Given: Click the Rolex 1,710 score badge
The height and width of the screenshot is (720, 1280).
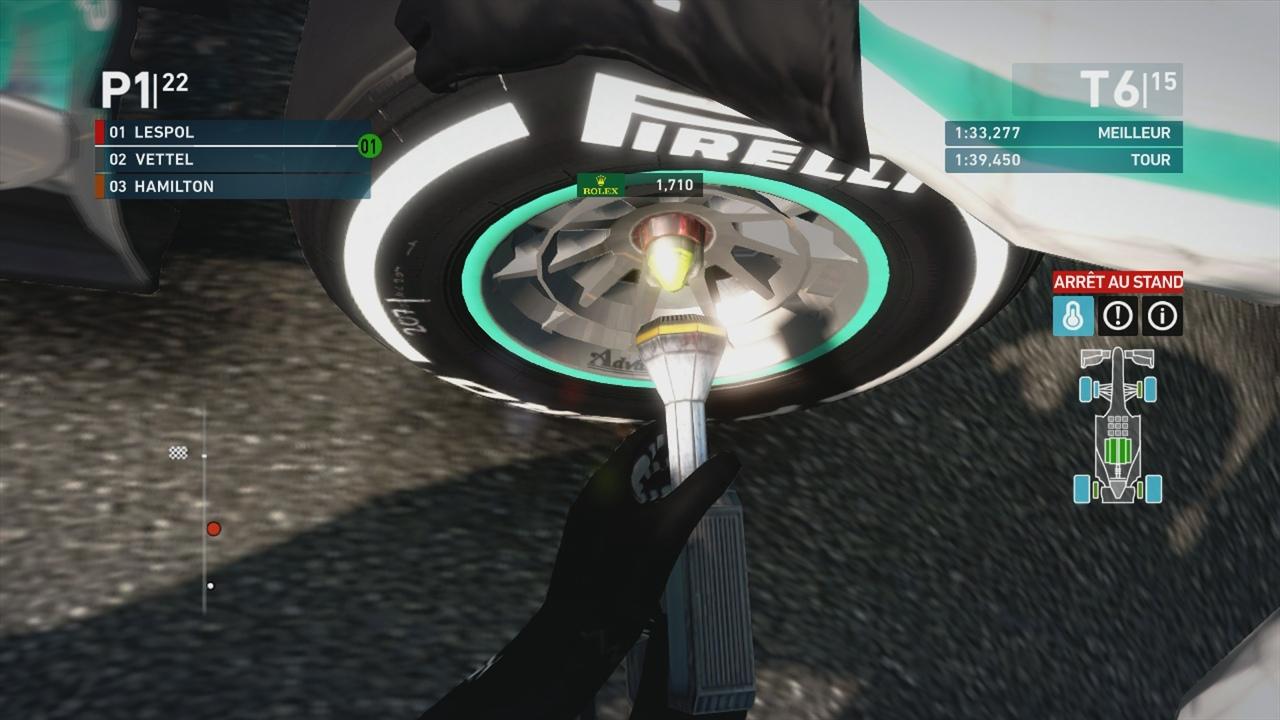Looking at the screenshot, I should click(640, 186).
